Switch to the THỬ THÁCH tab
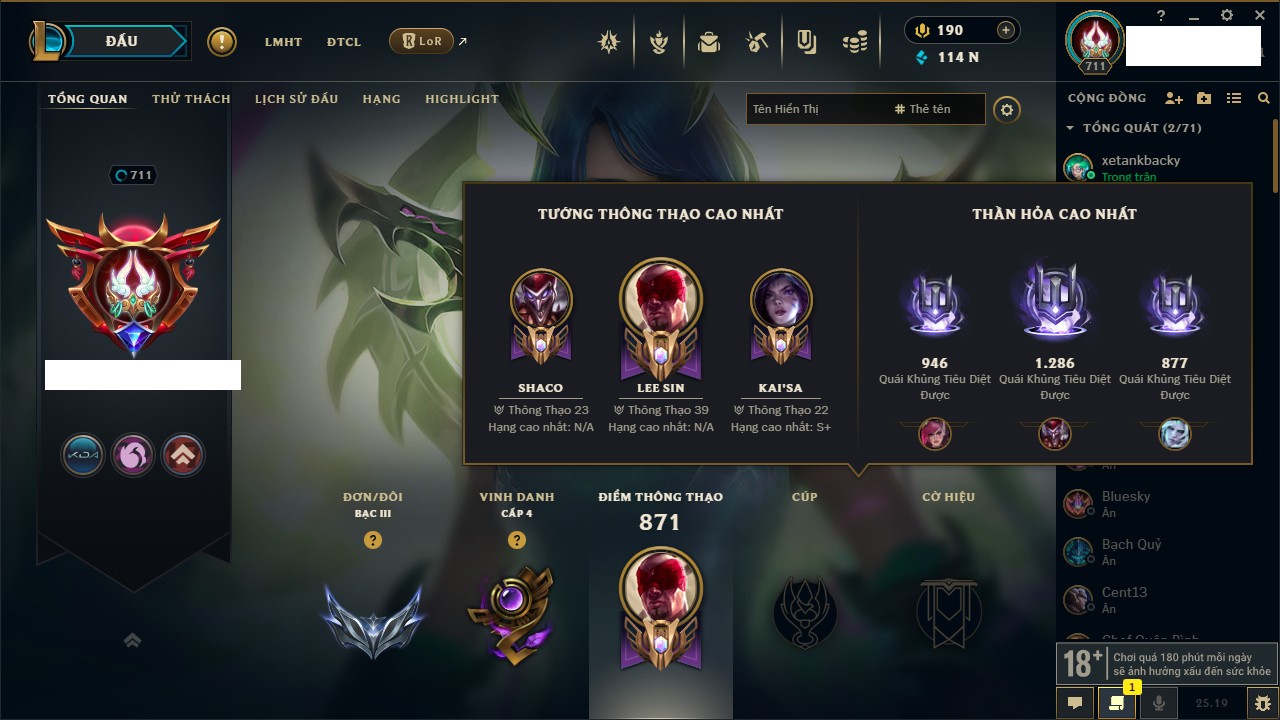 (191, 99)
